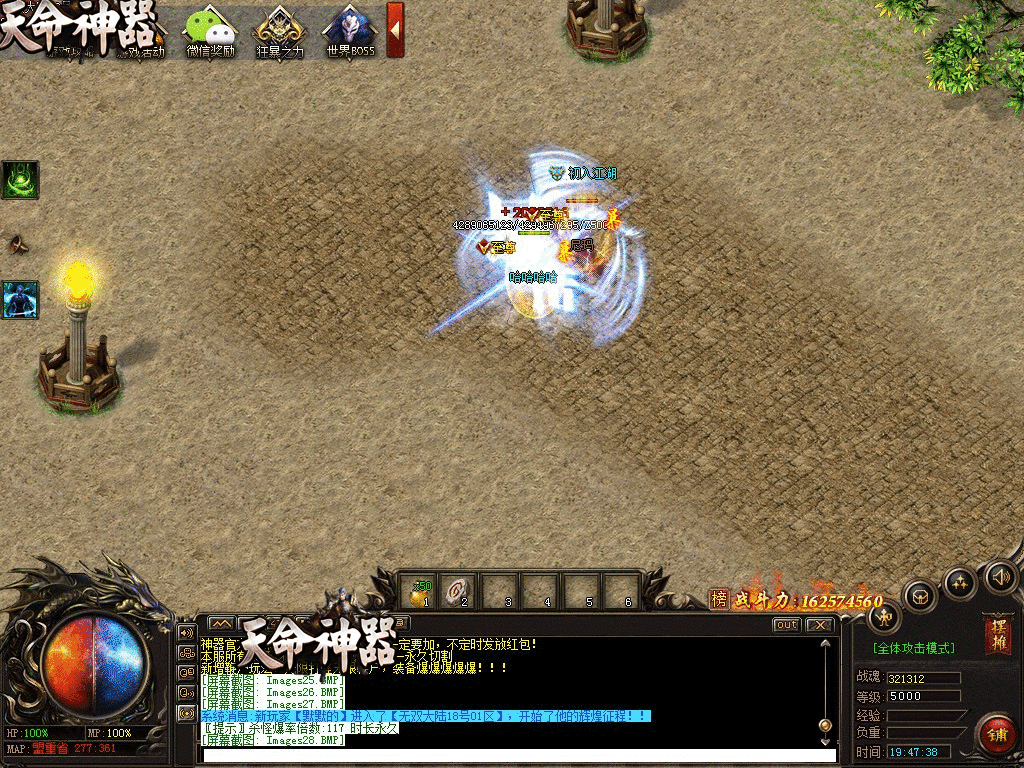Switch the 全体攻击模式 attack mode
Screen dimensions: 1024x768
(x=913, y=649)
